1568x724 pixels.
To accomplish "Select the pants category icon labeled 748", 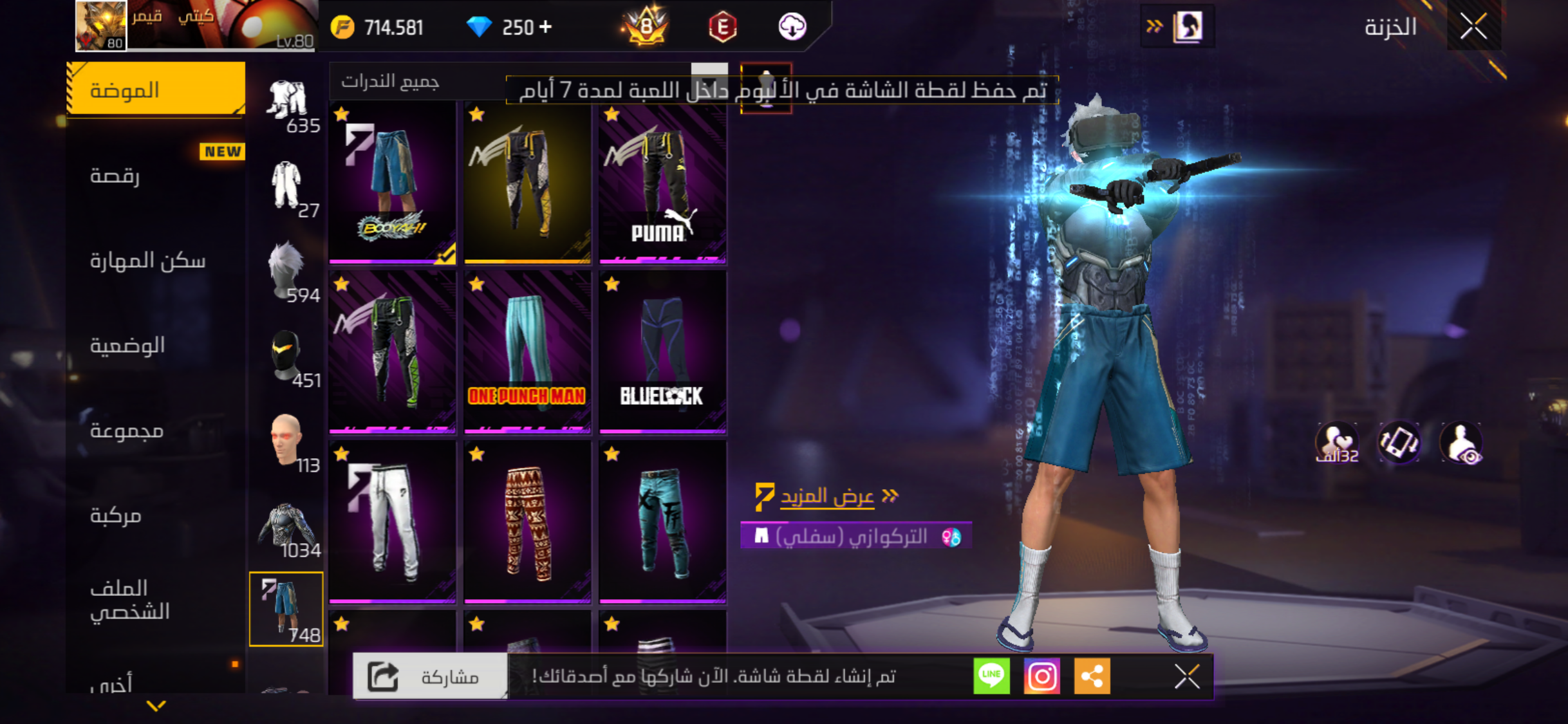I will [x=286, y=608].
